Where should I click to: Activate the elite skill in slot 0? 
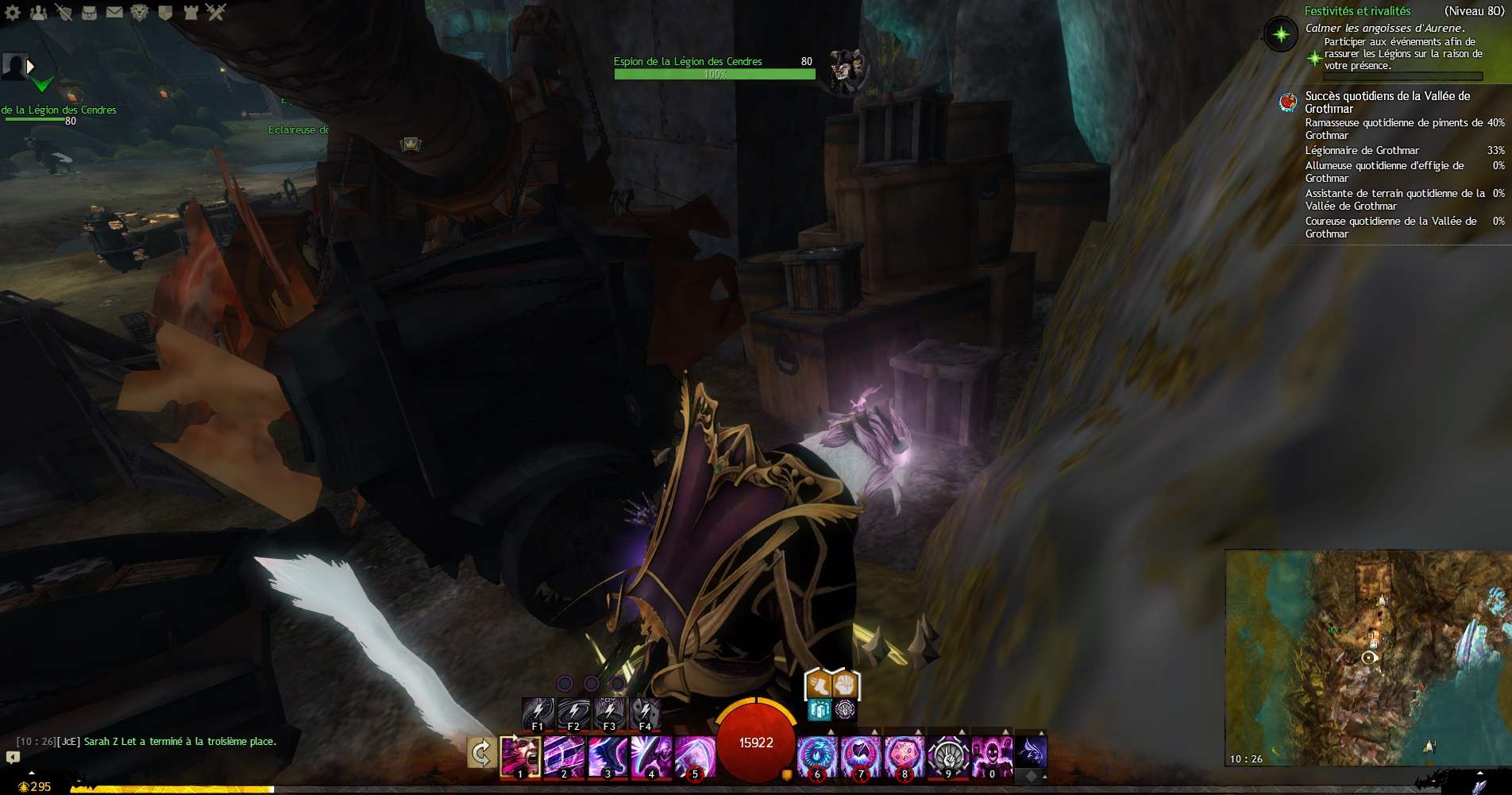pos(992,756)
